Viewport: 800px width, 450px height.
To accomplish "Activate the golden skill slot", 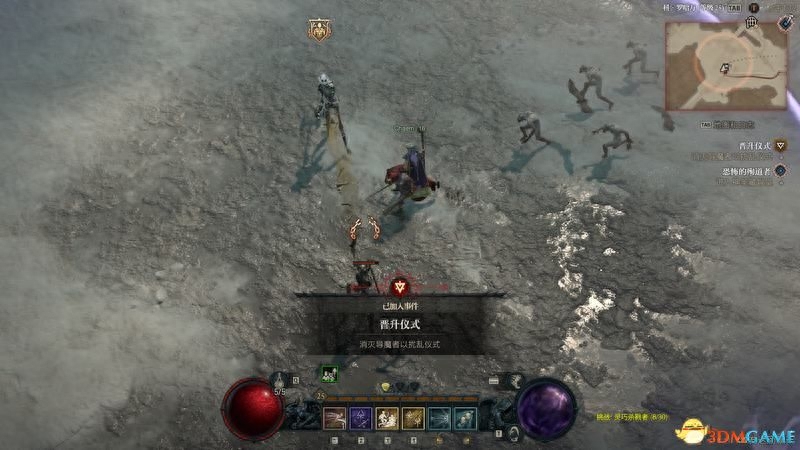I will 413,418.
